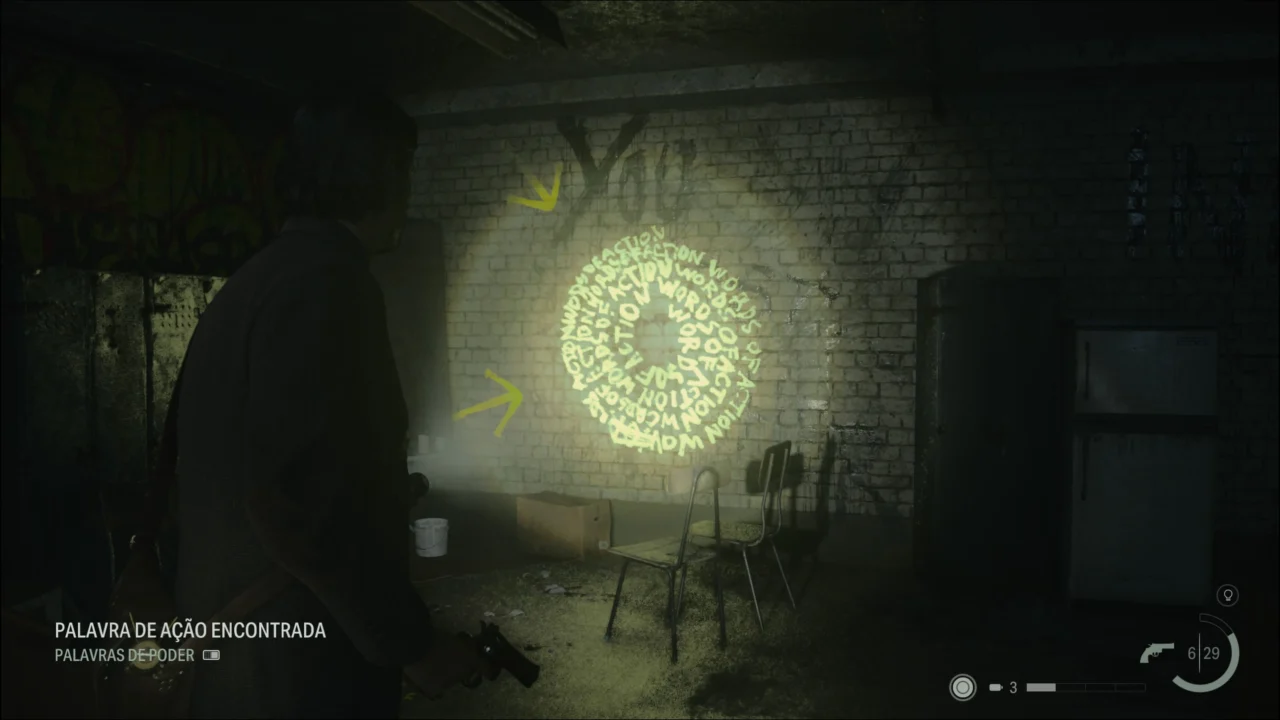Screen dimensions: 1280x720
Task: Click the battery icon next to the charge bar
Action: [x=997, y=688]
